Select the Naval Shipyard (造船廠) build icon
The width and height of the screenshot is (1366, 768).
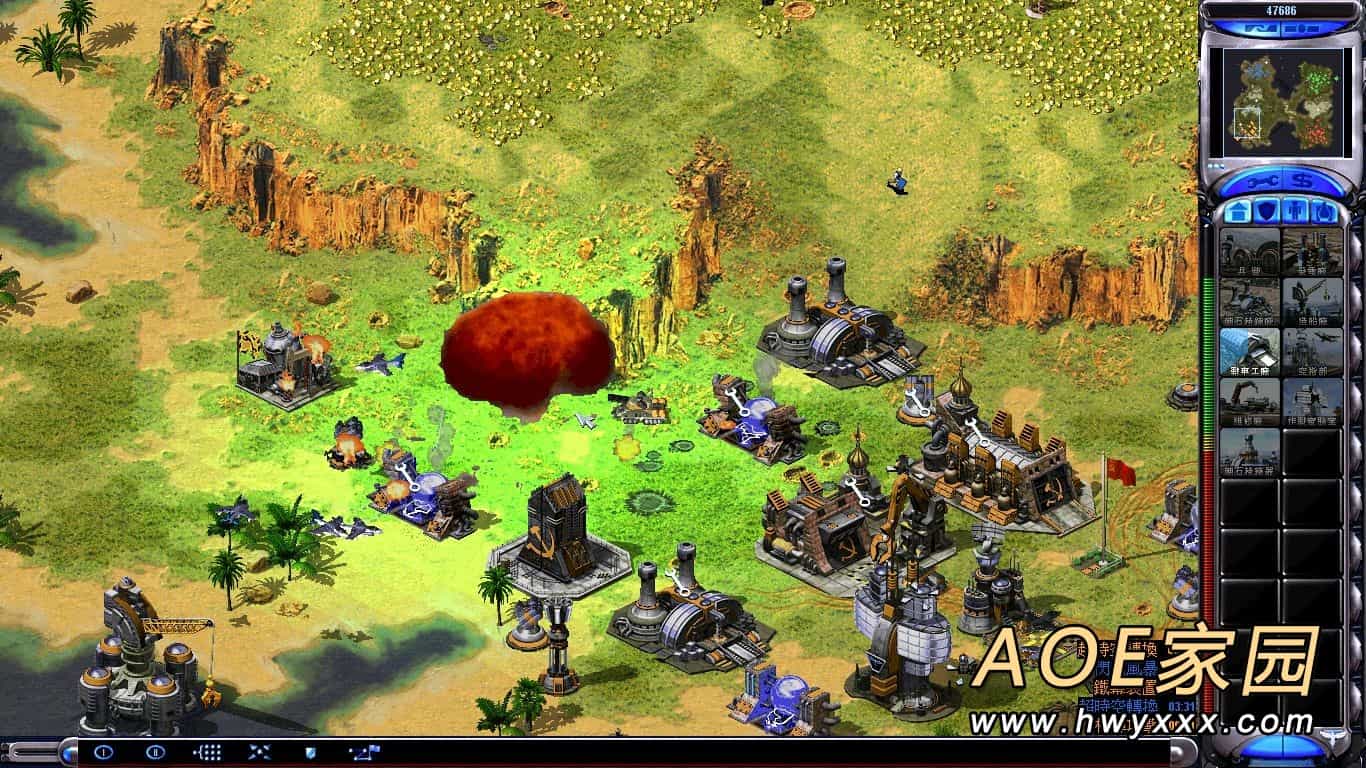pyautogui.click(x=1312, y=301)
